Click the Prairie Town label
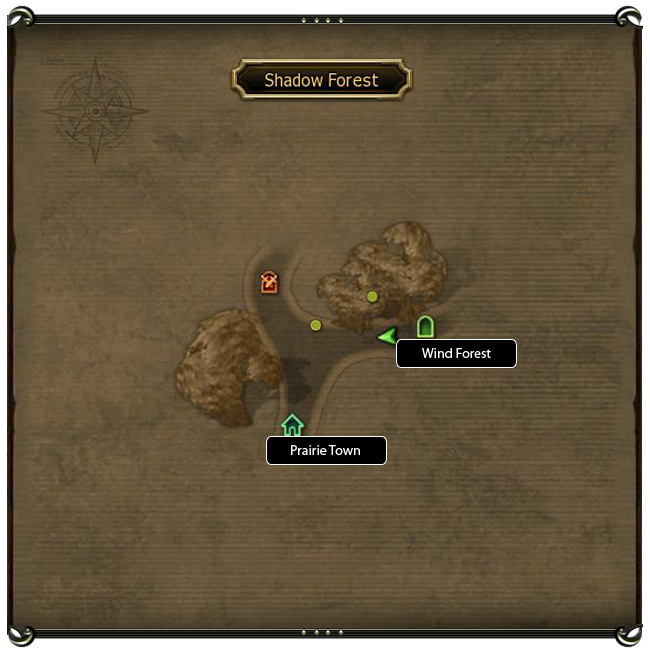 (326, 451)
